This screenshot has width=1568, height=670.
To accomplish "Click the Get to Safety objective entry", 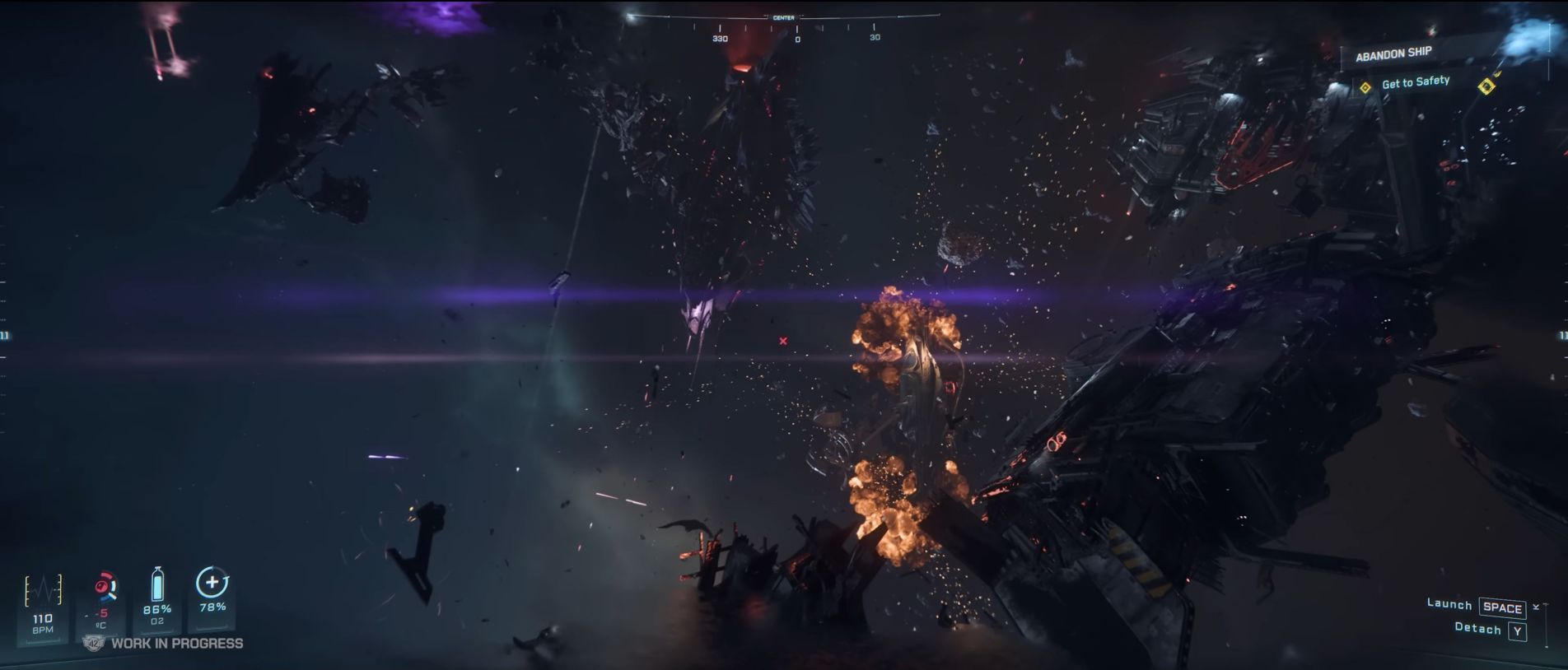I will (x=1415, y=82).
